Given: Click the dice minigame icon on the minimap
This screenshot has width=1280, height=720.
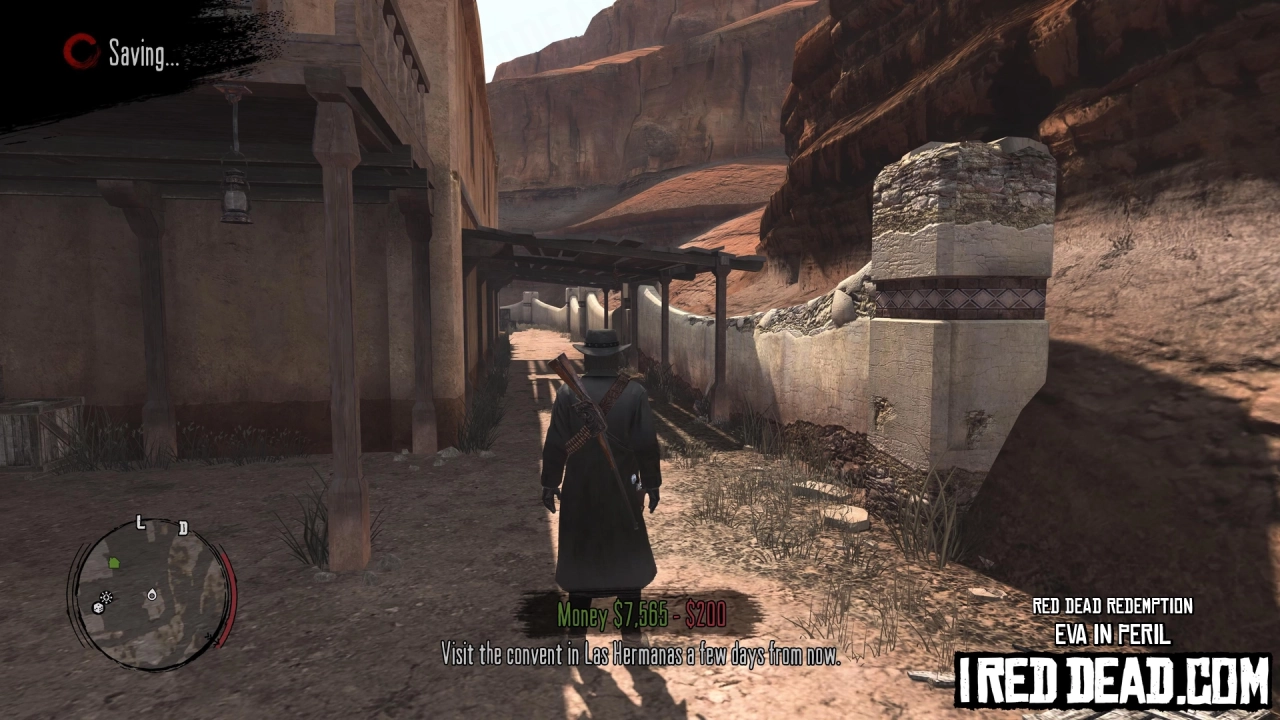Looking at the screenshot, I should (x=98, y=608).
